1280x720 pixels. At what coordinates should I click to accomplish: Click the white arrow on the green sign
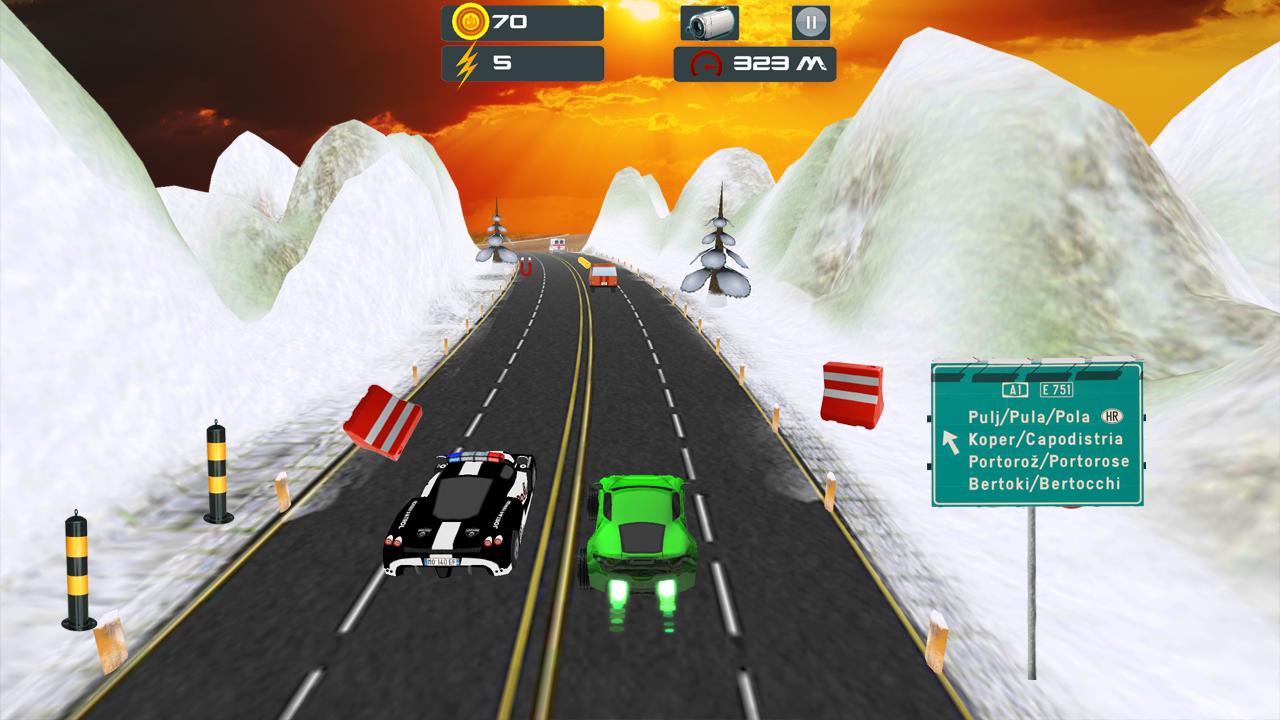coord(950,442)
